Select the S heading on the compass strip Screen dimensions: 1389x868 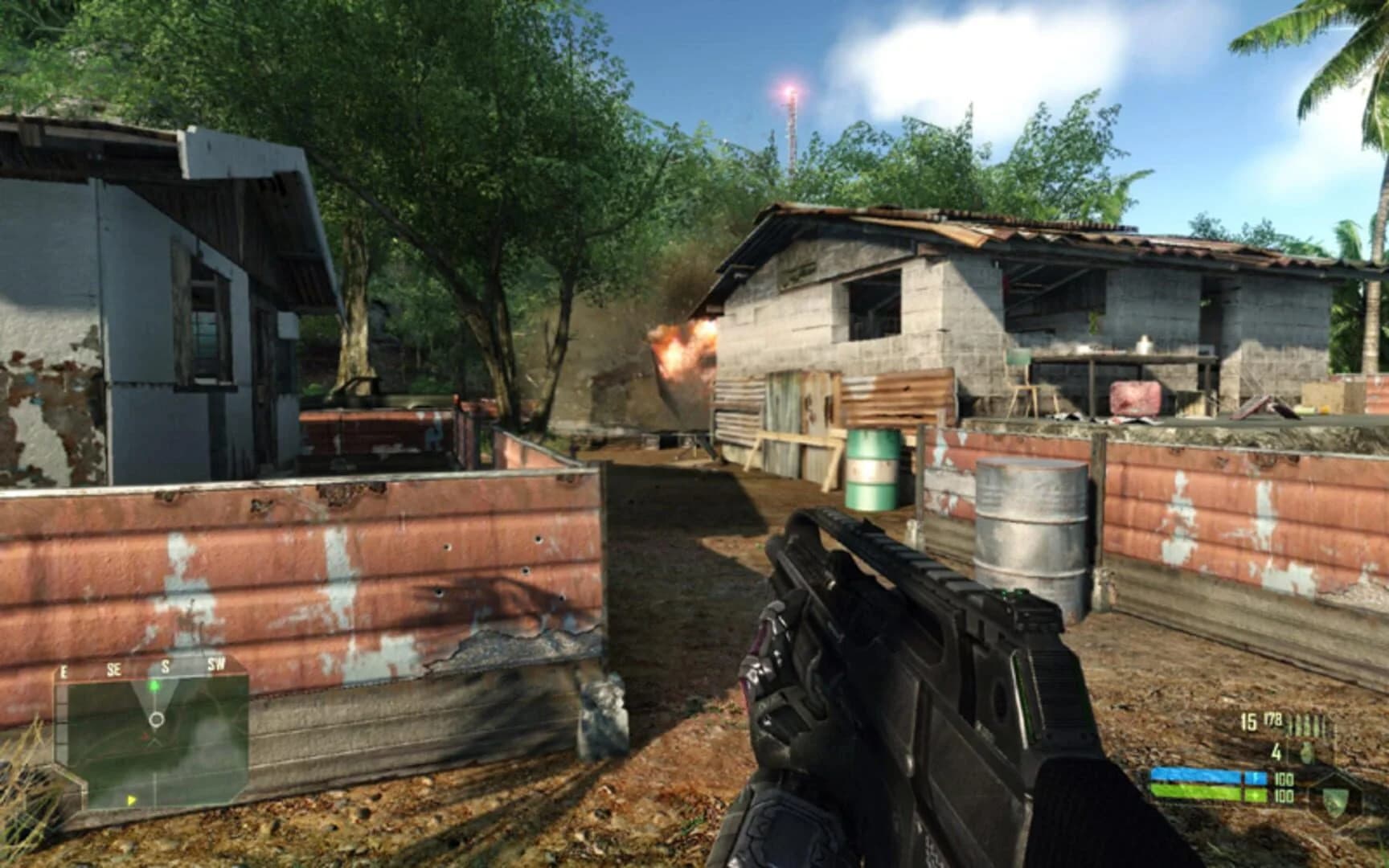(165, 665)
